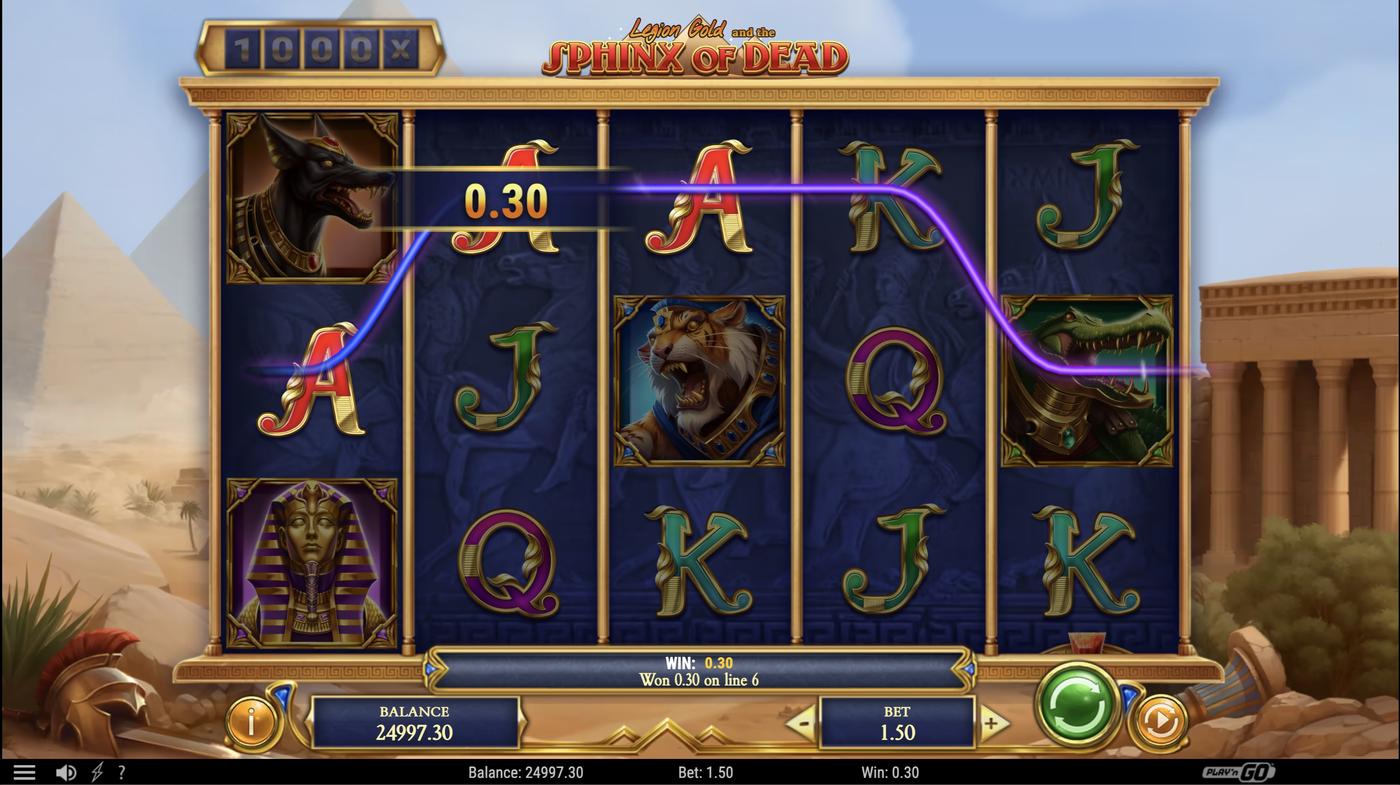Toggle fast play lightning bolt
The image size is (1400, 785).
click(97, 772)
